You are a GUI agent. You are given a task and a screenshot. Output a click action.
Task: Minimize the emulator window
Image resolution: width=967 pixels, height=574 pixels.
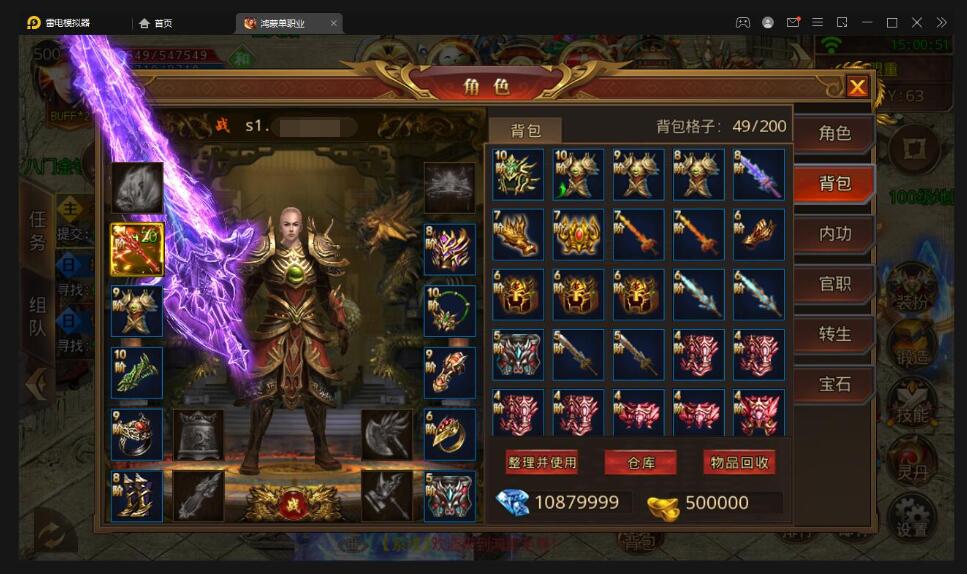[x=866, y=22]
